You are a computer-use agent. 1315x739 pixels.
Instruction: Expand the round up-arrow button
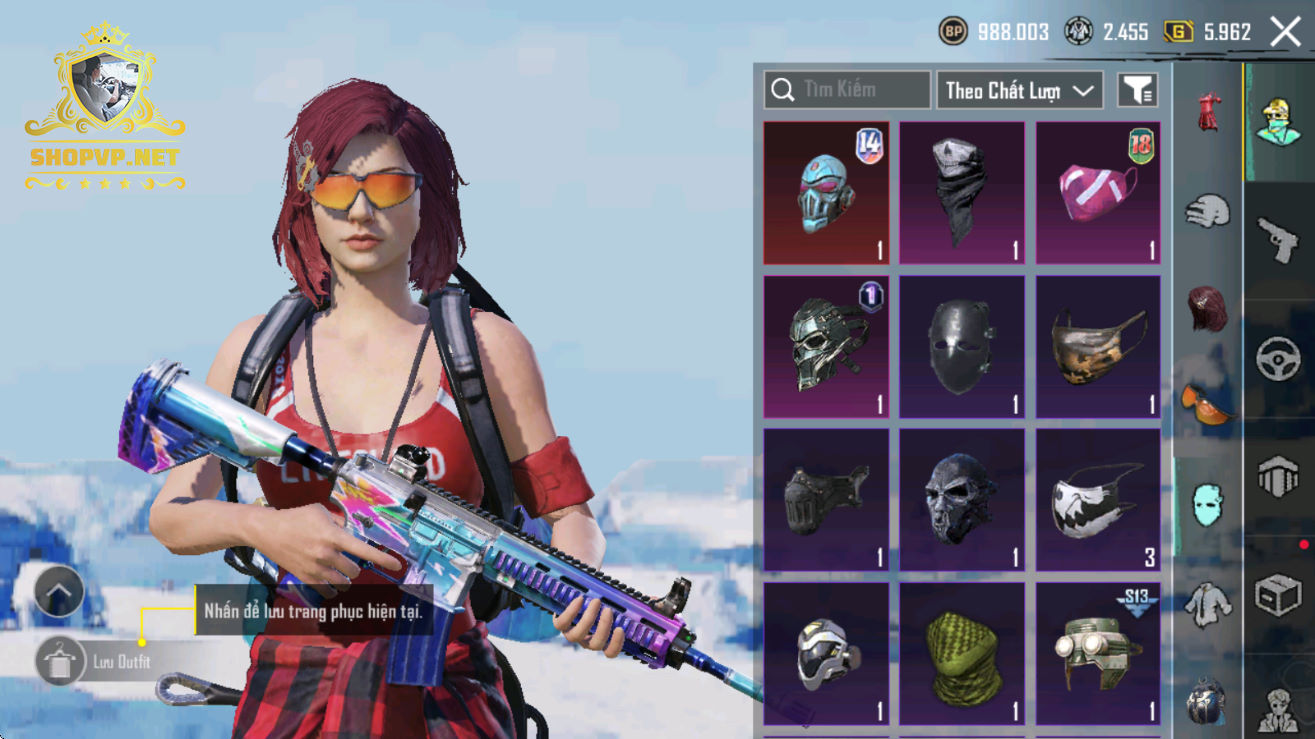tap(59, 592)
